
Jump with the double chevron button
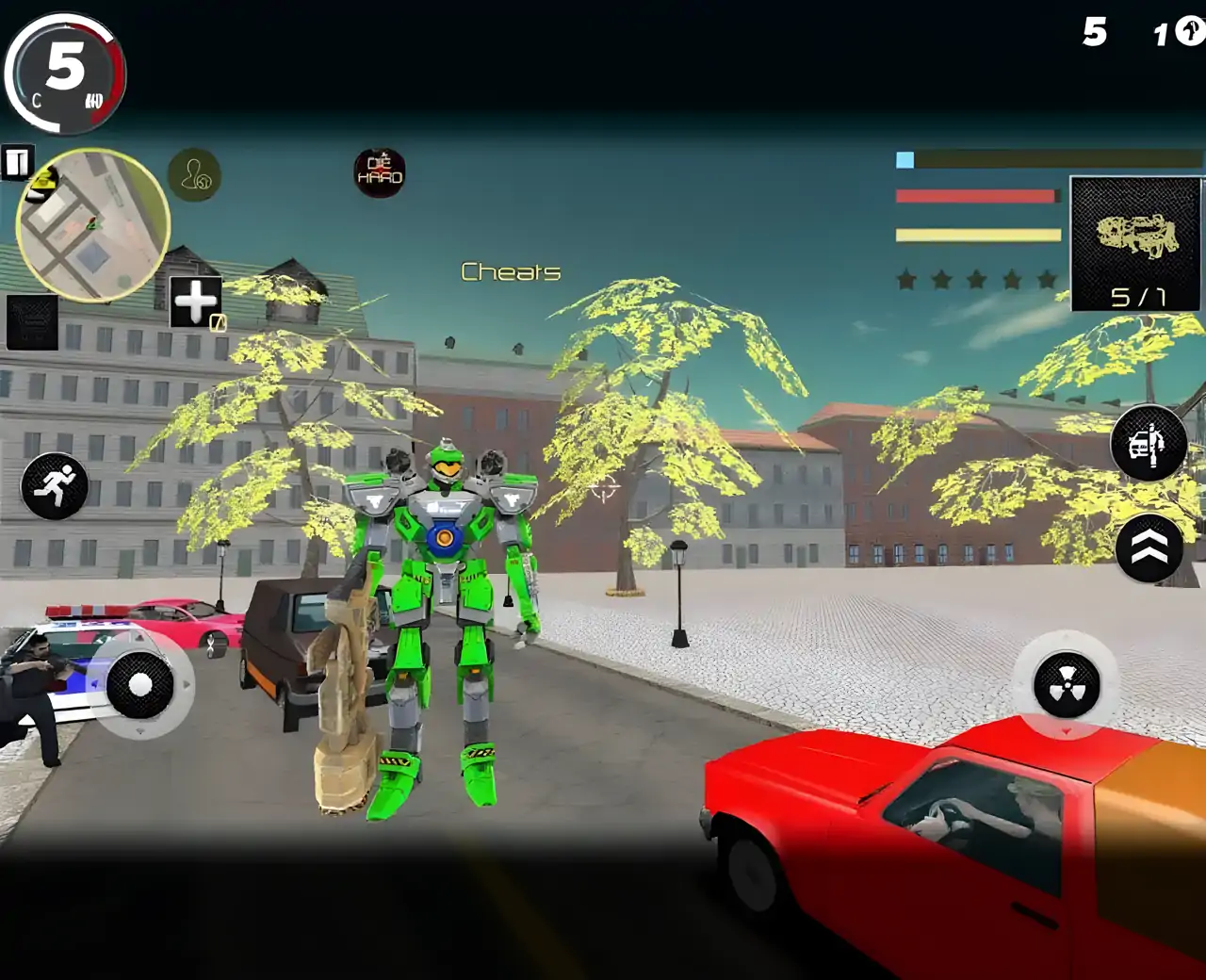[x=1149, y=547]
